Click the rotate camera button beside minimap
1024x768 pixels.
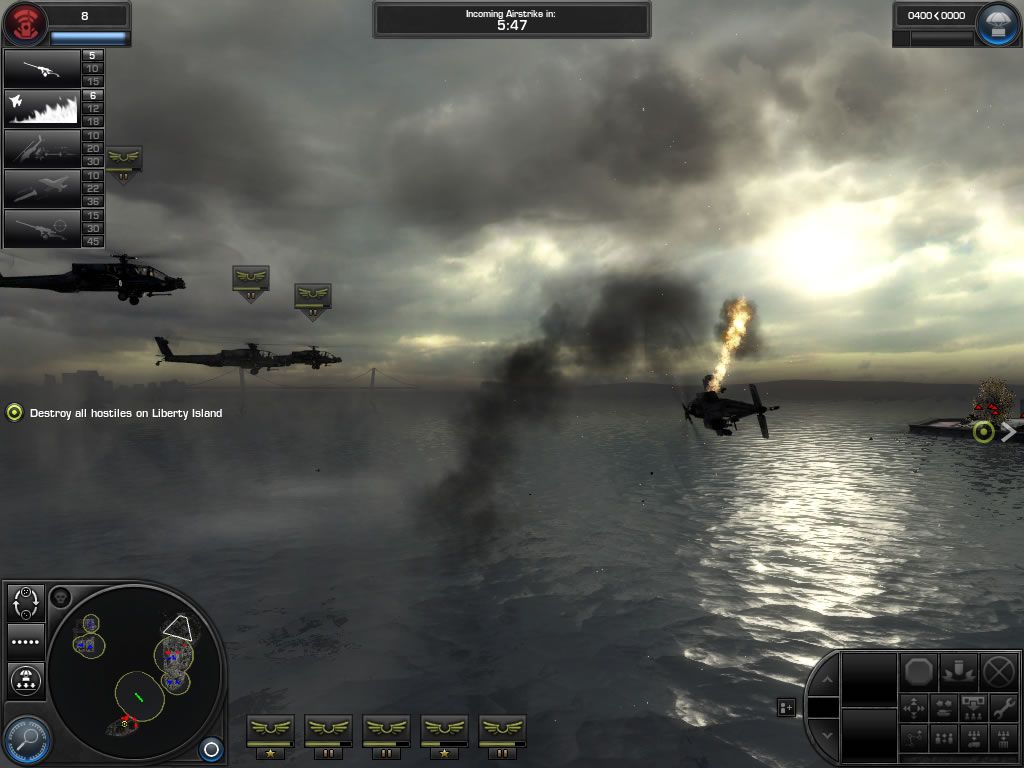pyautogui.click(x=24, y=602)
